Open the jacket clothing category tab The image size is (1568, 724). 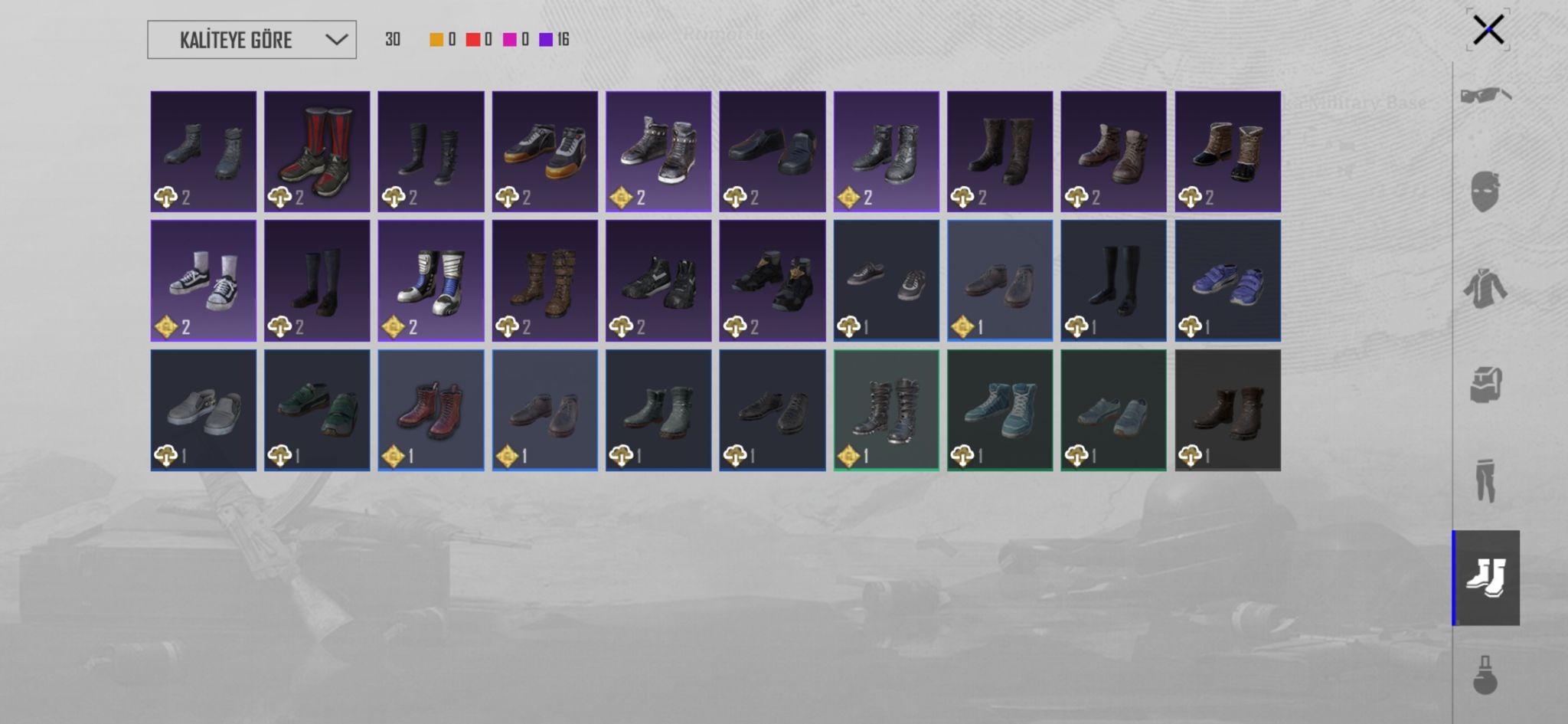[1485, 288]
